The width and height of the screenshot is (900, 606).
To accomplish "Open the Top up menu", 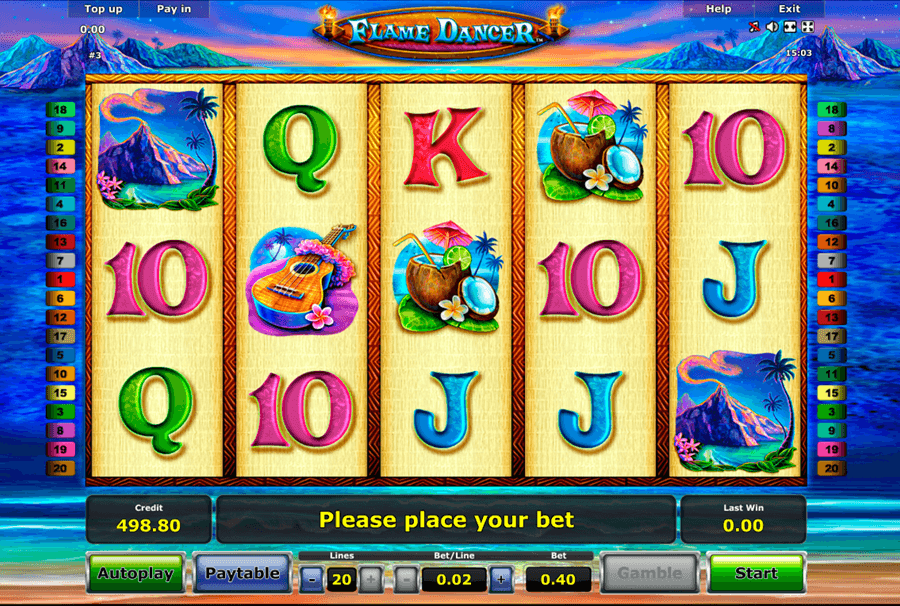I will tap(104, 9).
